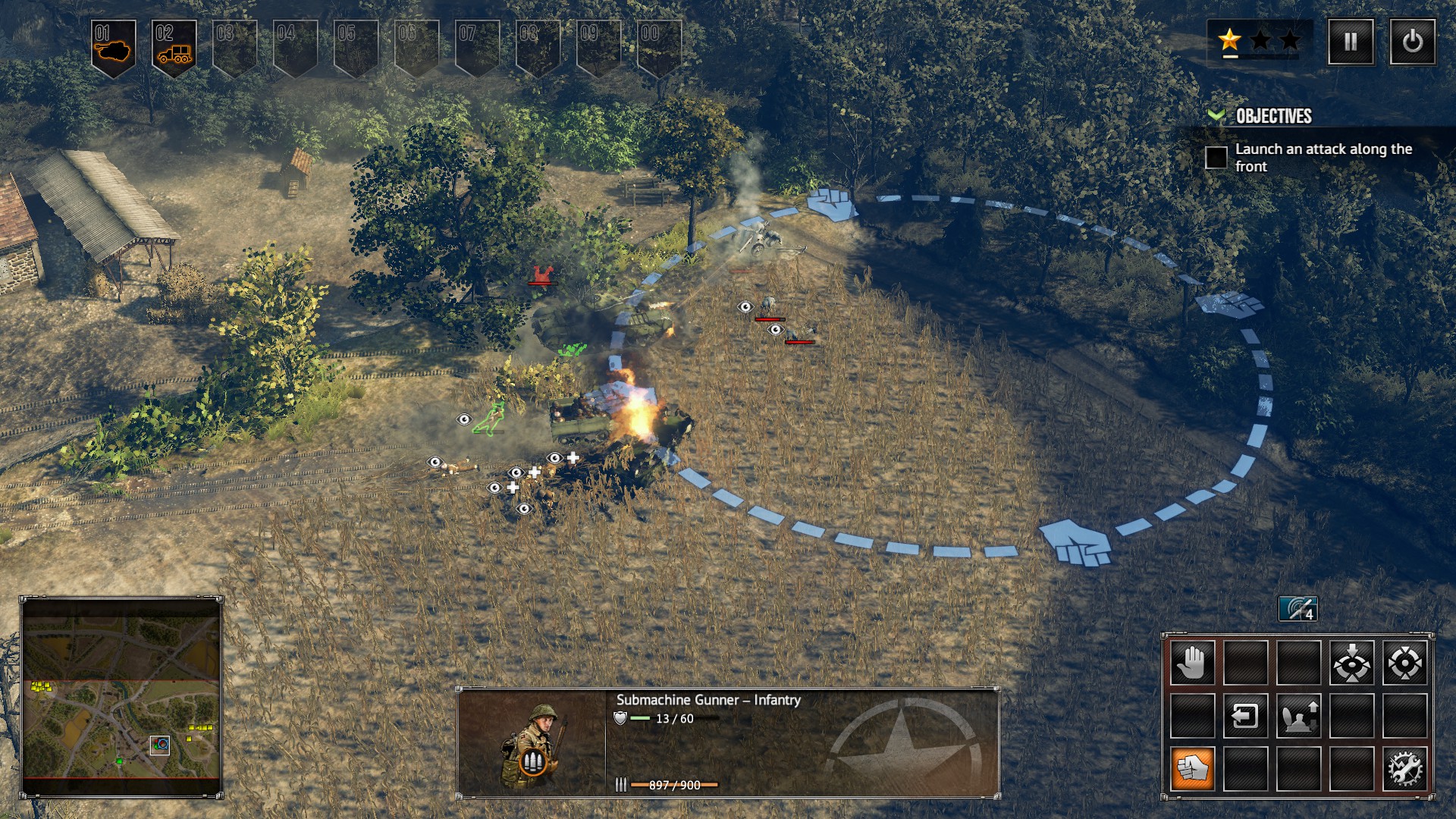This screenshot has height=819, width=1456.
Task: Click the objective checkbox for launching an attack
Action: [1216, 158]
